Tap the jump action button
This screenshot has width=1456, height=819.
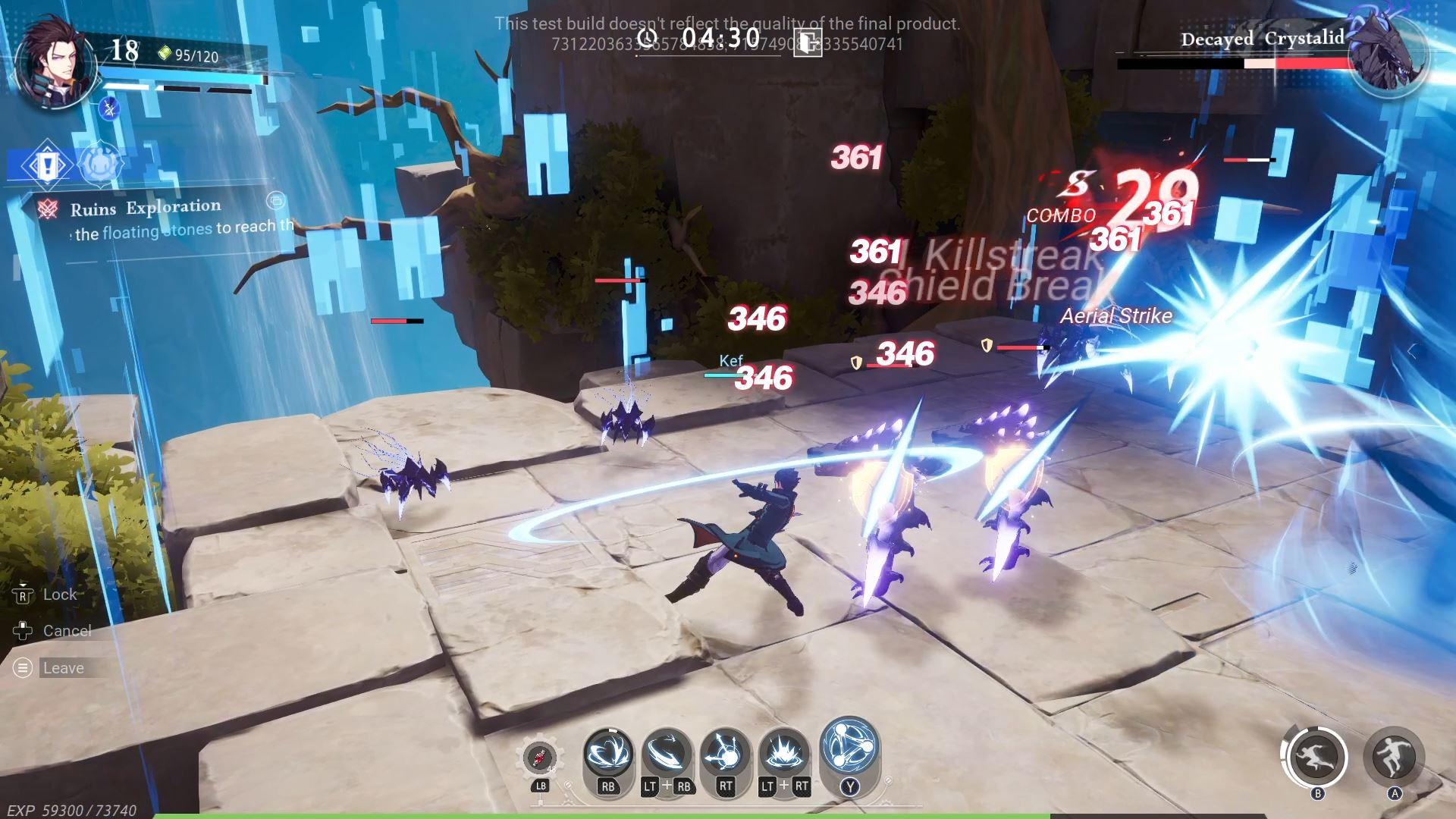tap(1394, 755)
